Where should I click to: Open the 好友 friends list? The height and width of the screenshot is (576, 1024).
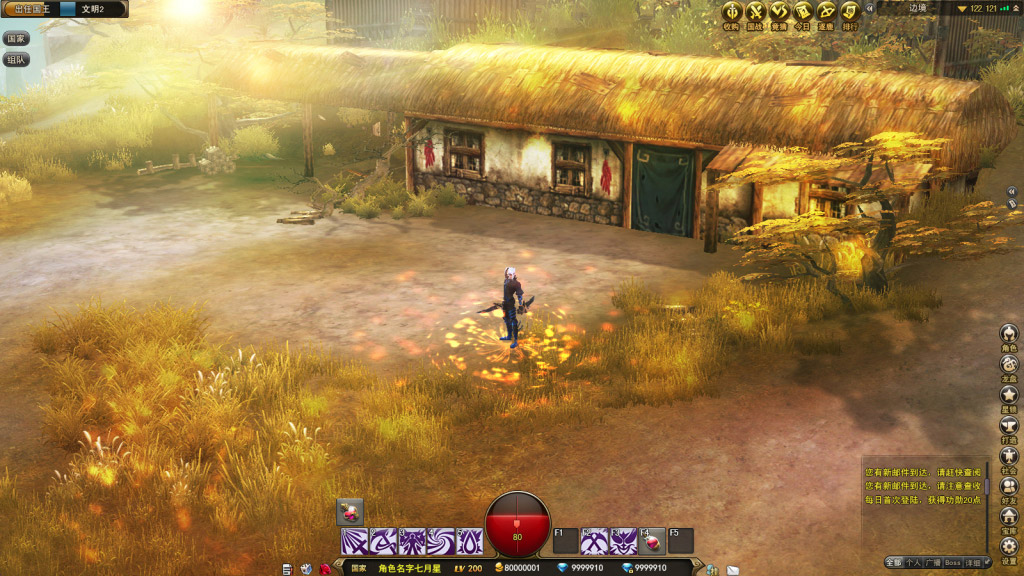point(1009,486)
